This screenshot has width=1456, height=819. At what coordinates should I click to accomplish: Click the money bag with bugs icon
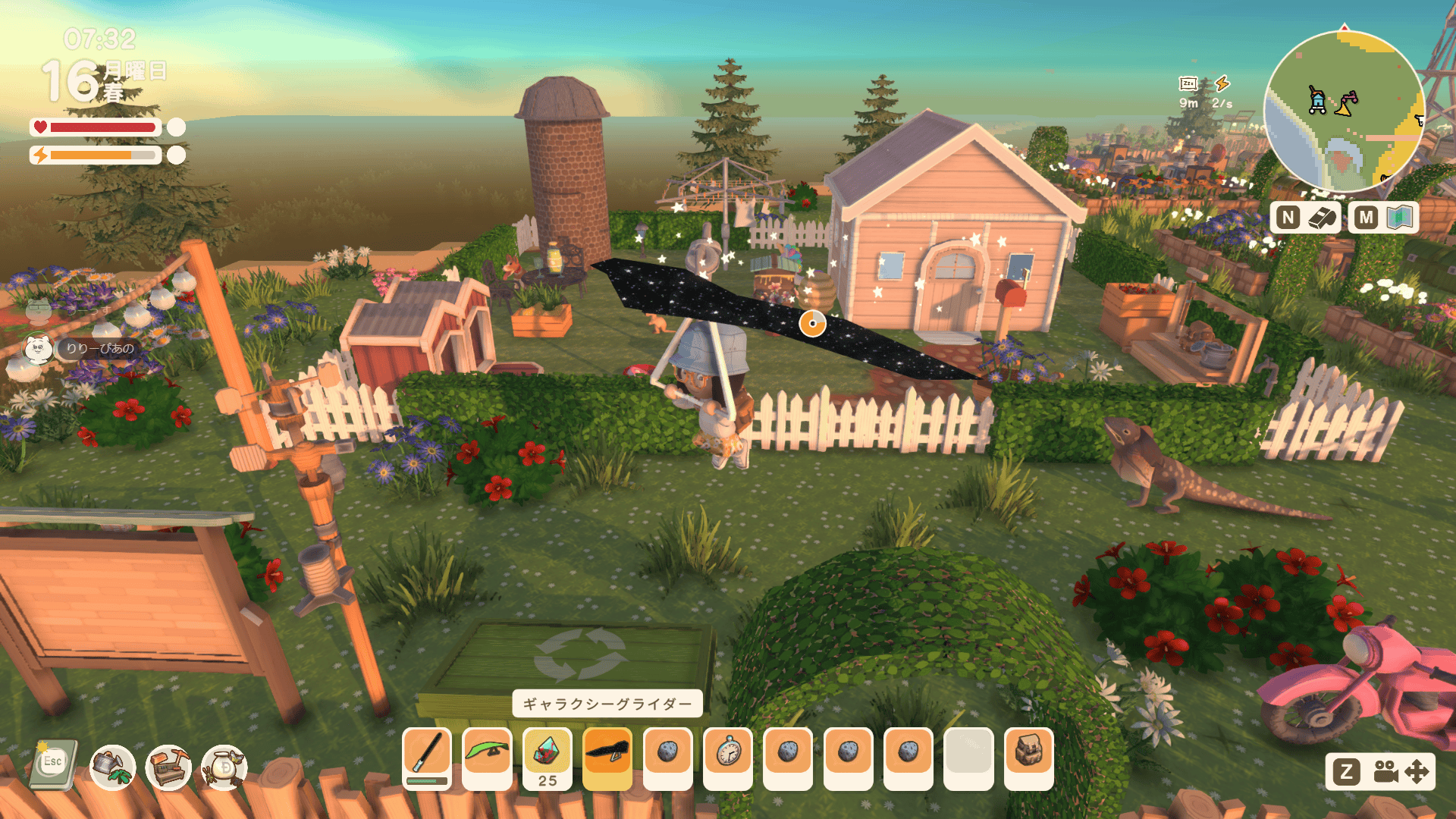pos(224,766)
